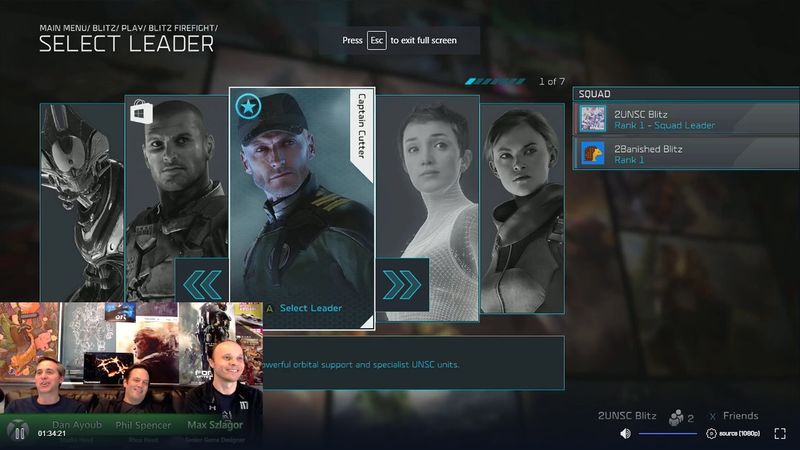Image resolution: width=800 pixels, height=450 pixels.
Task: Adjust the video volume slider
Action: click(x=667, y=433)
